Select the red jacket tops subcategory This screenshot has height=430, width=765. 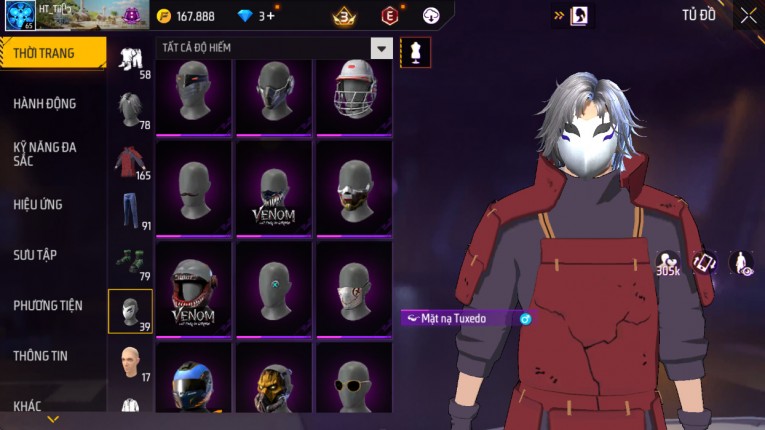(x=129, y=162)
